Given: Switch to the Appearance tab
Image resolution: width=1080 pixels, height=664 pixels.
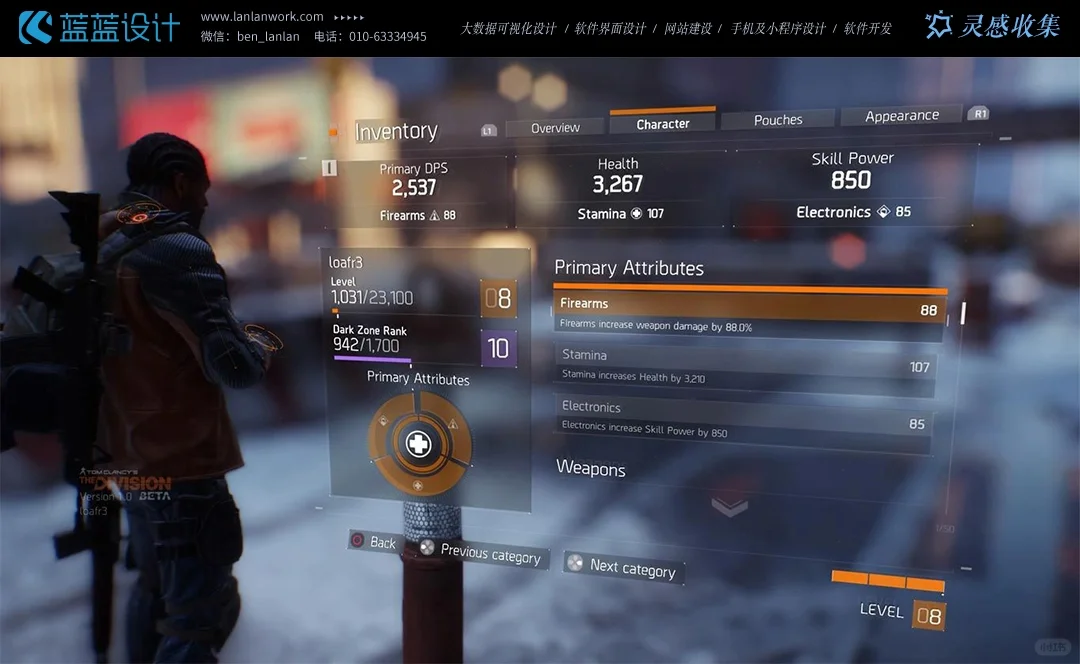Looking at the screenshot, I should pos(901,116).
